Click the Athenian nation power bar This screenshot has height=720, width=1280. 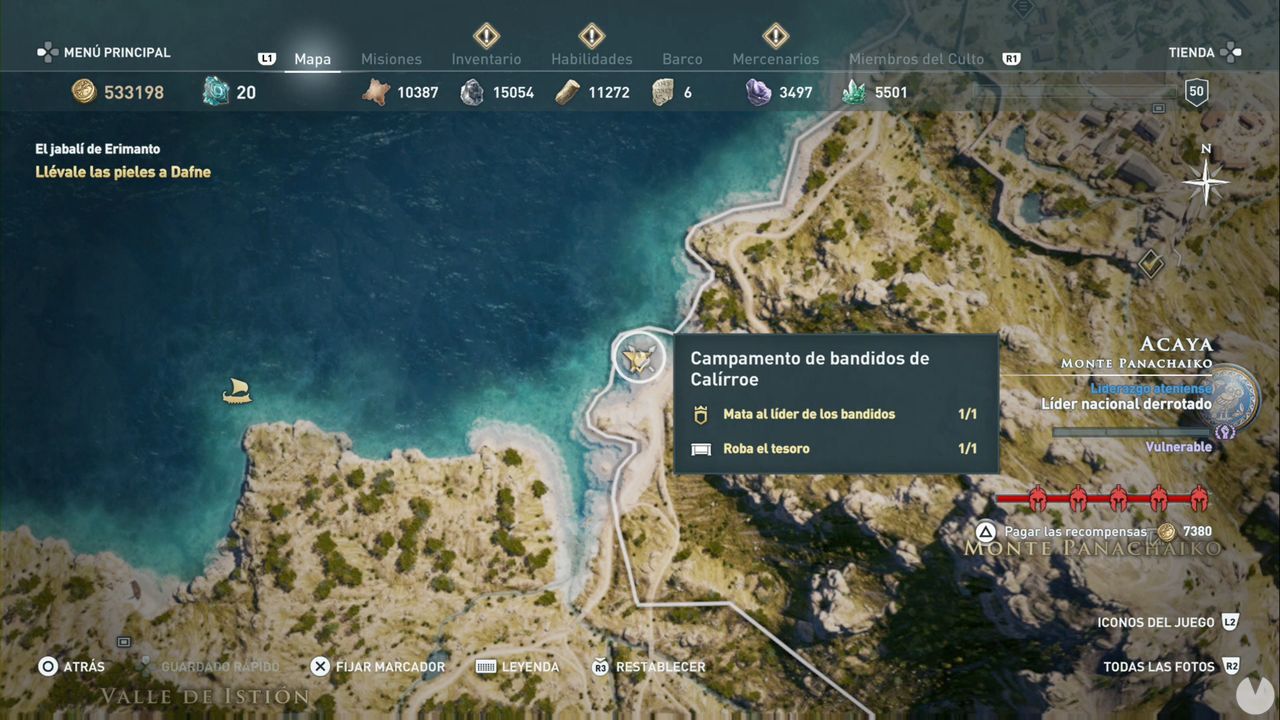tap(1130, 431)
